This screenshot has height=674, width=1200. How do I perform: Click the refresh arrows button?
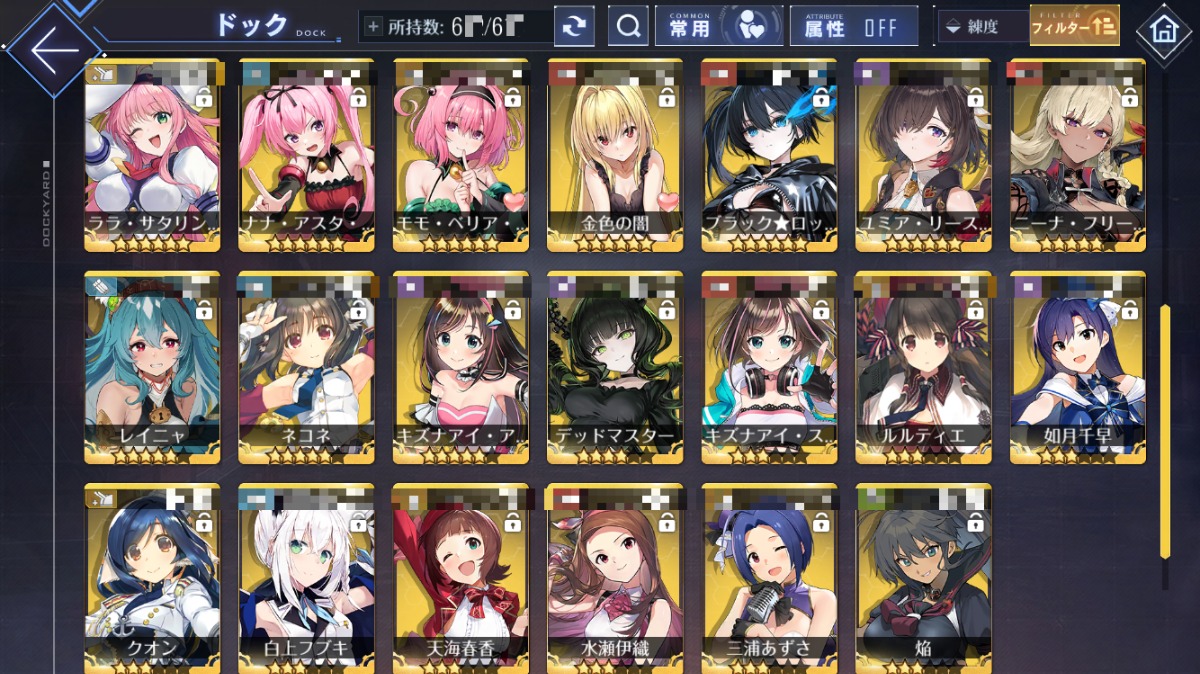coord(574,27)
